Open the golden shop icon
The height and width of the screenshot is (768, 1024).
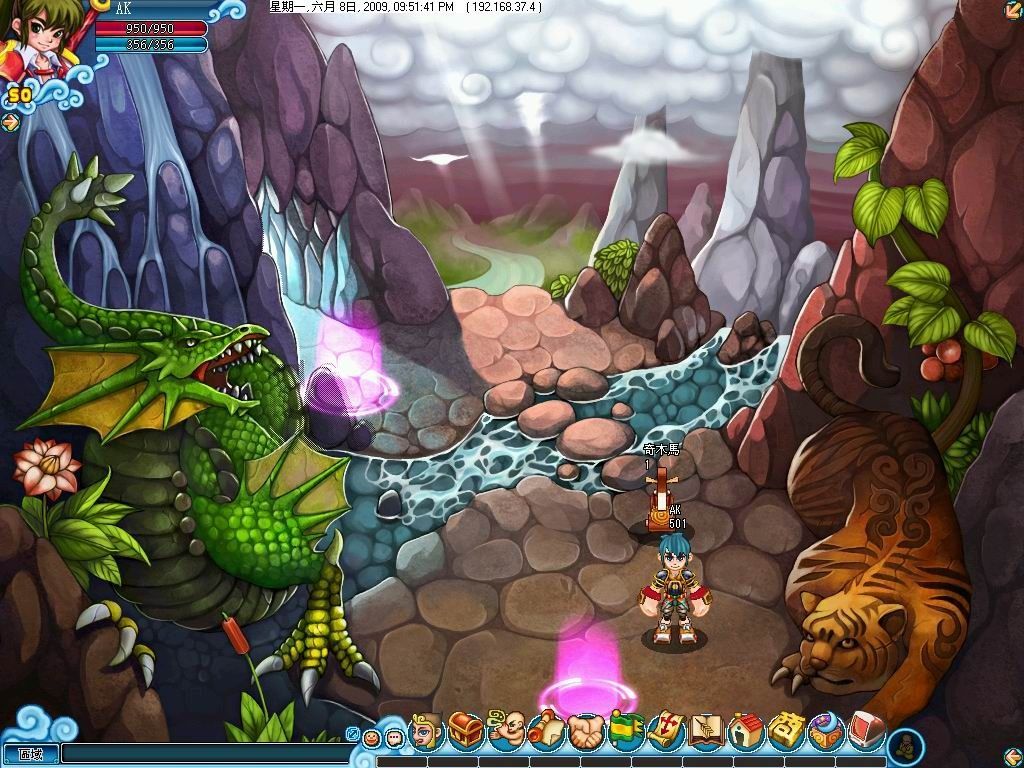[787, 731]
